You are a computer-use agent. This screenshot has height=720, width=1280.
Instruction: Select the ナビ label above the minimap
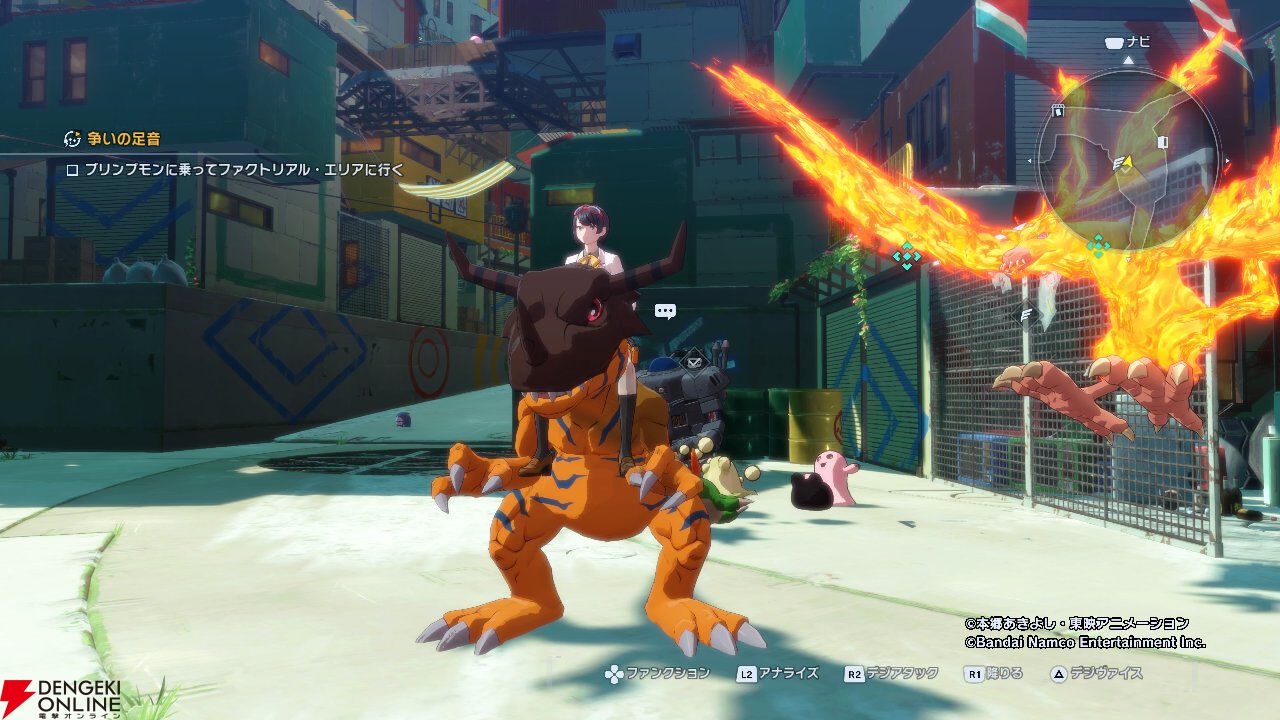click(x=1127, y=42)
